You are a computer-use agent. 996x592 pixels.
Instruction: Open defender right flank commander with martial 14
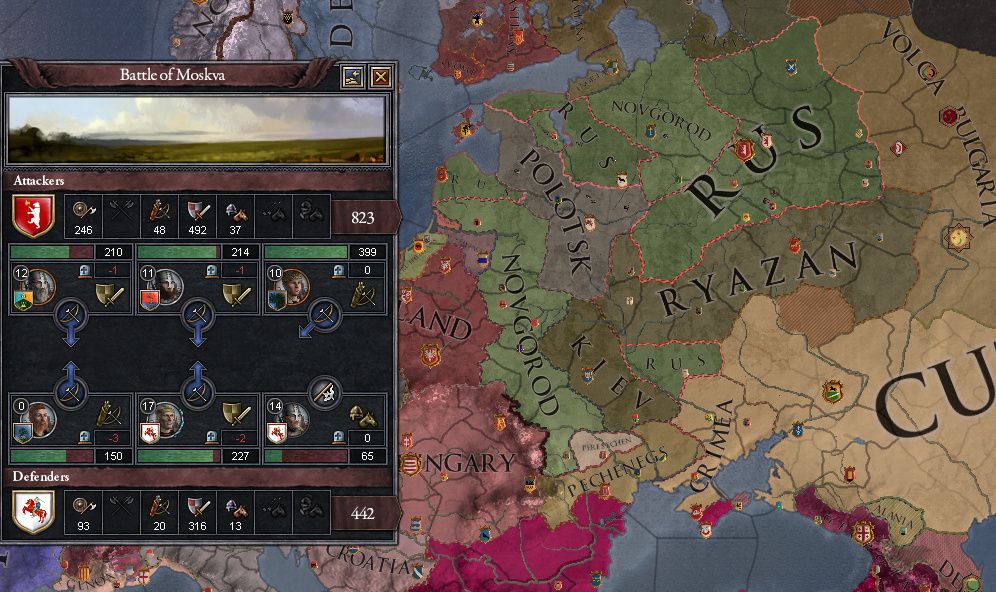[296, 418]
